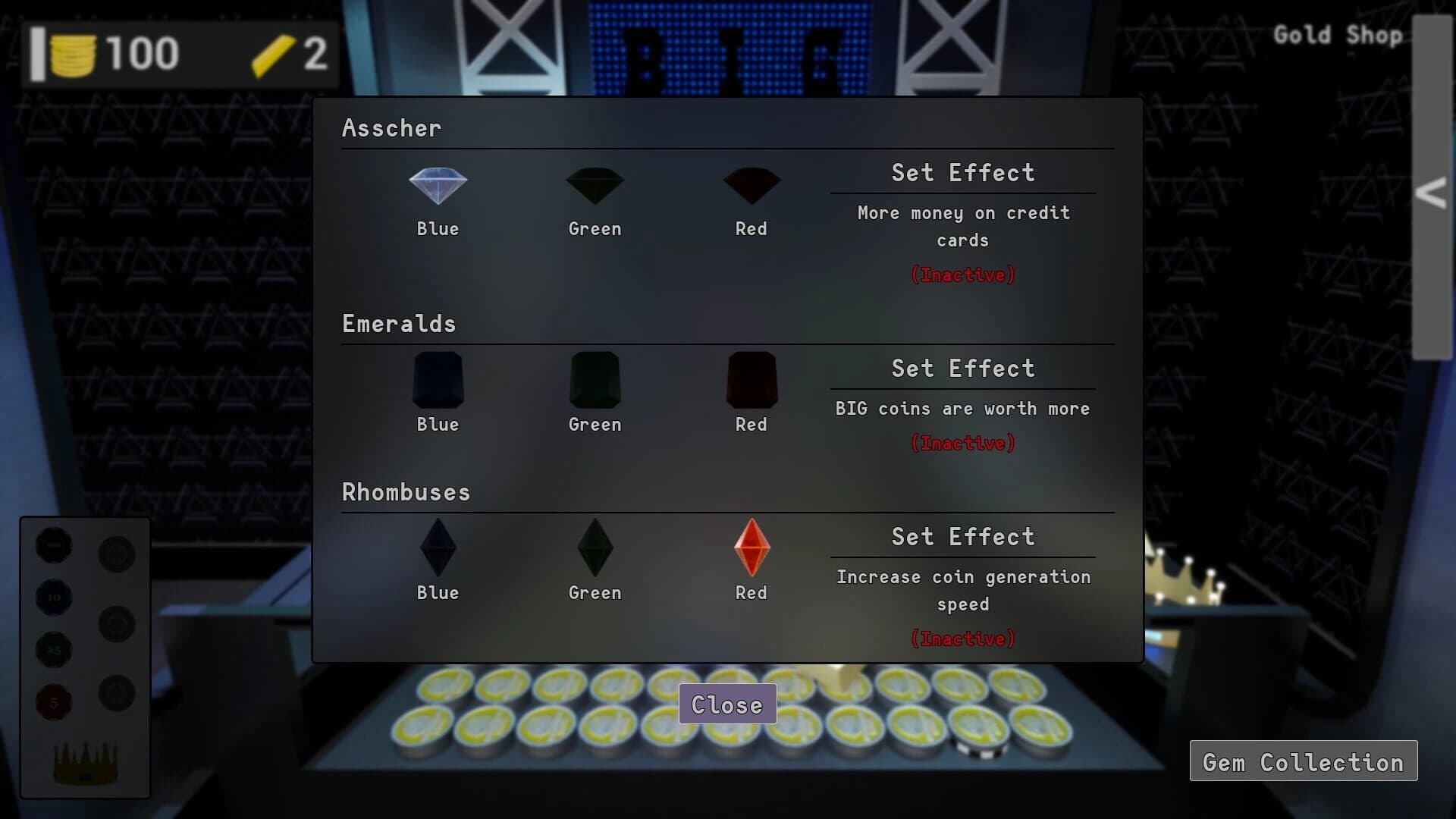Viewport: 1456px width, 819px height.
Task: Click the green Emerald gem
Action: (x=595, y=381)
